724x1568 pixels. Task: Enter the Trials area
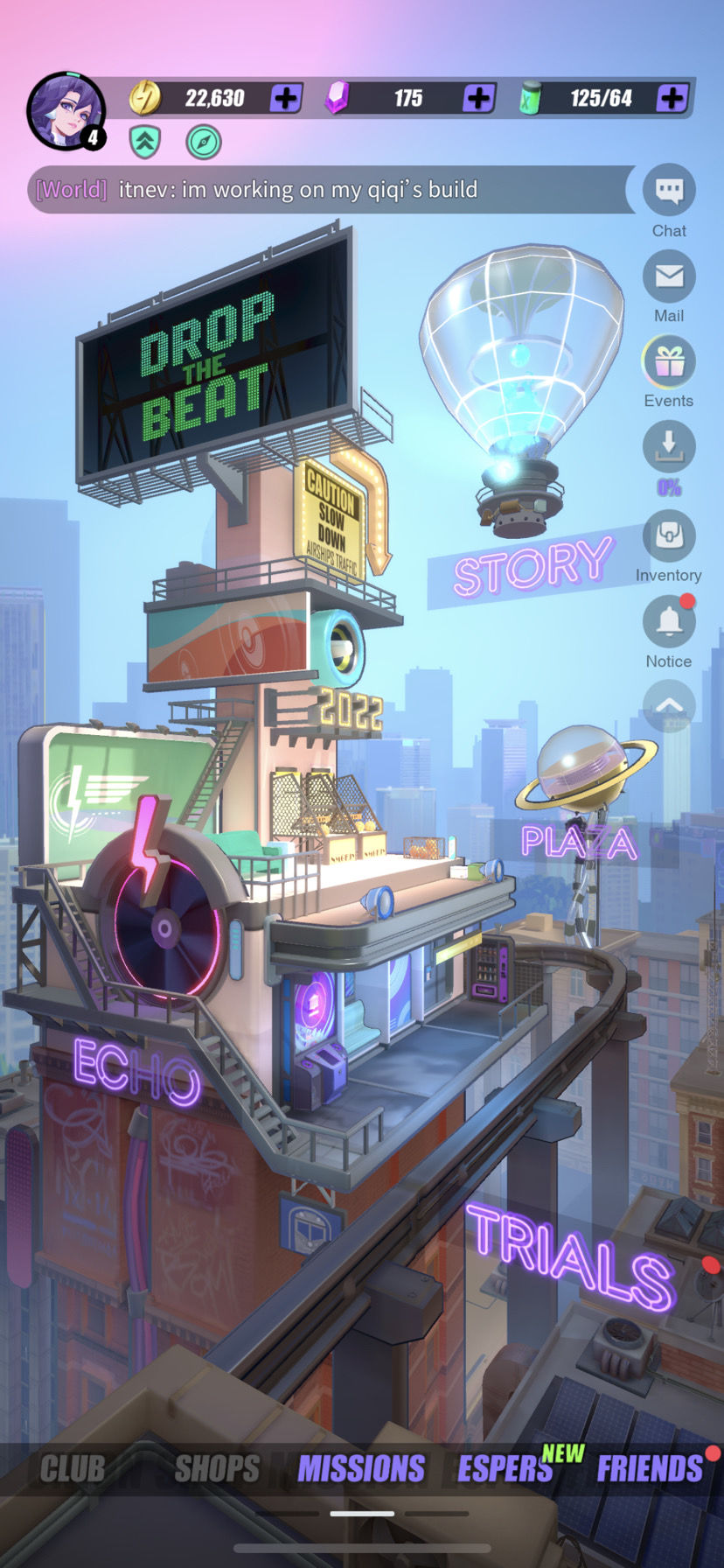[x=571, y=1256]
